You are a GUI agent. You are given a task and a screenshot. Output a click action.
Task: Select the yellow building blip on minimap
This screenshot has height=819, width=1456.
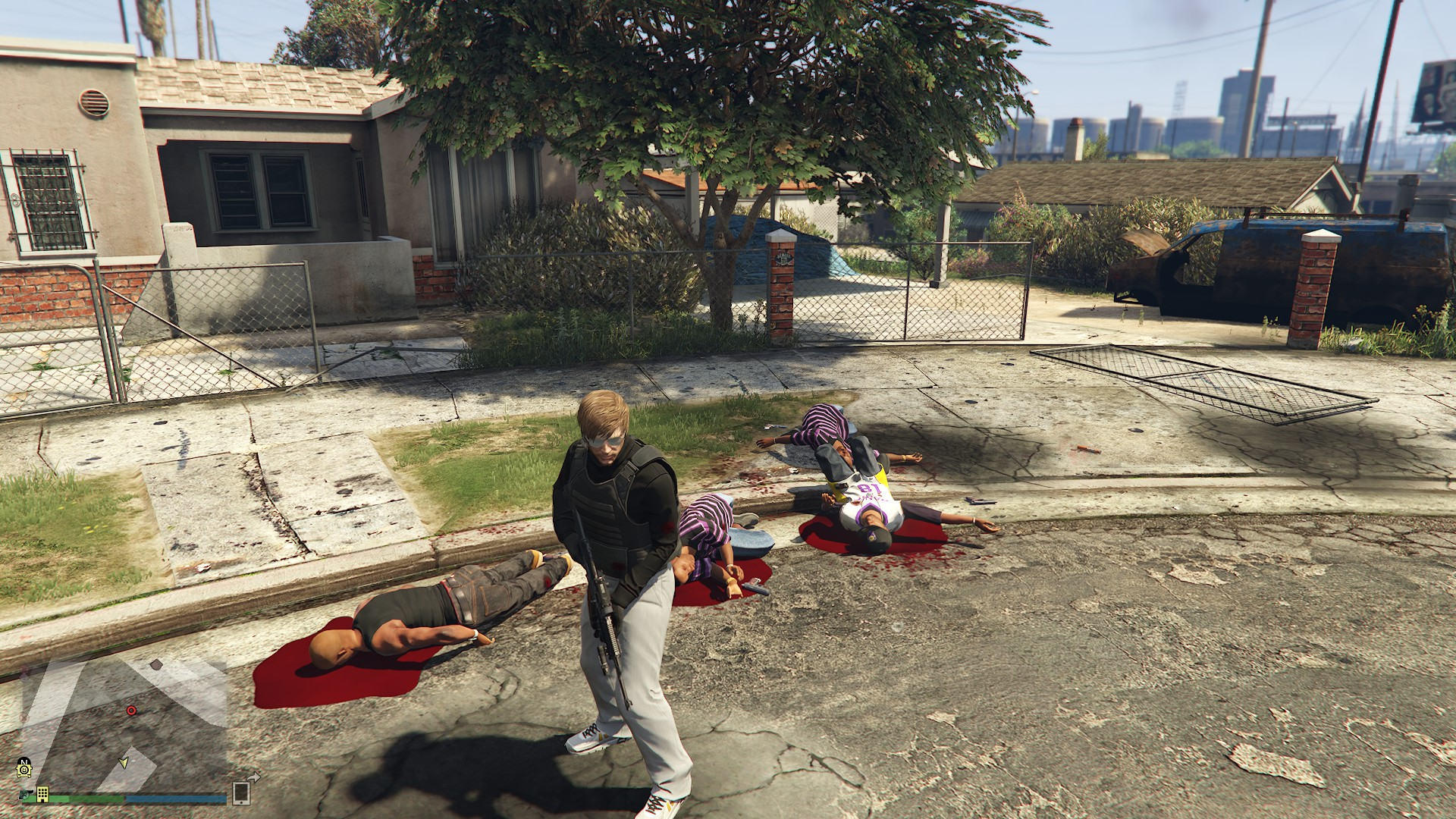coord(42,793)
